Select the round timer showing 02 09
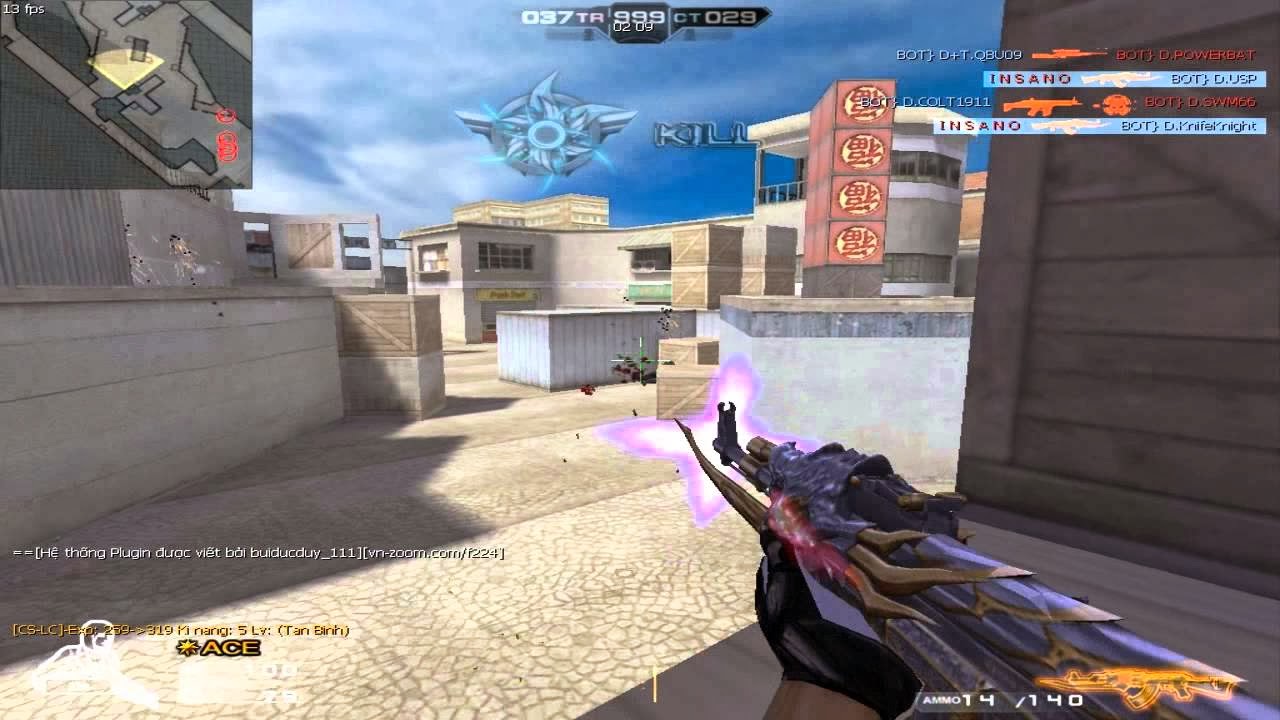 point(637,29)
